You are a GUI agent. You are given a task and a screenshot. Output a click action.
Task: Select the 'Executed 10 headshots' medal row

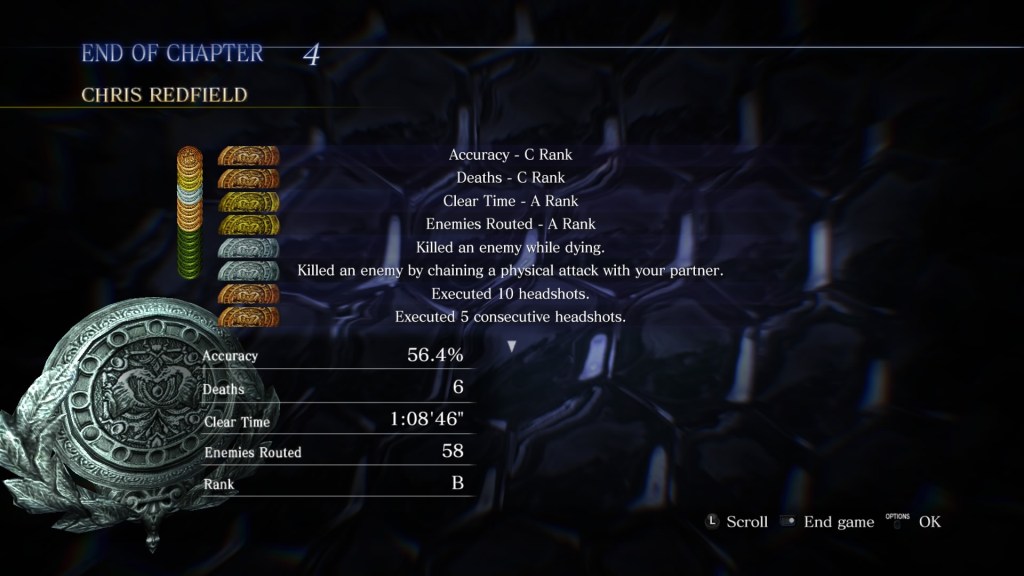click(x=510, y=294)
